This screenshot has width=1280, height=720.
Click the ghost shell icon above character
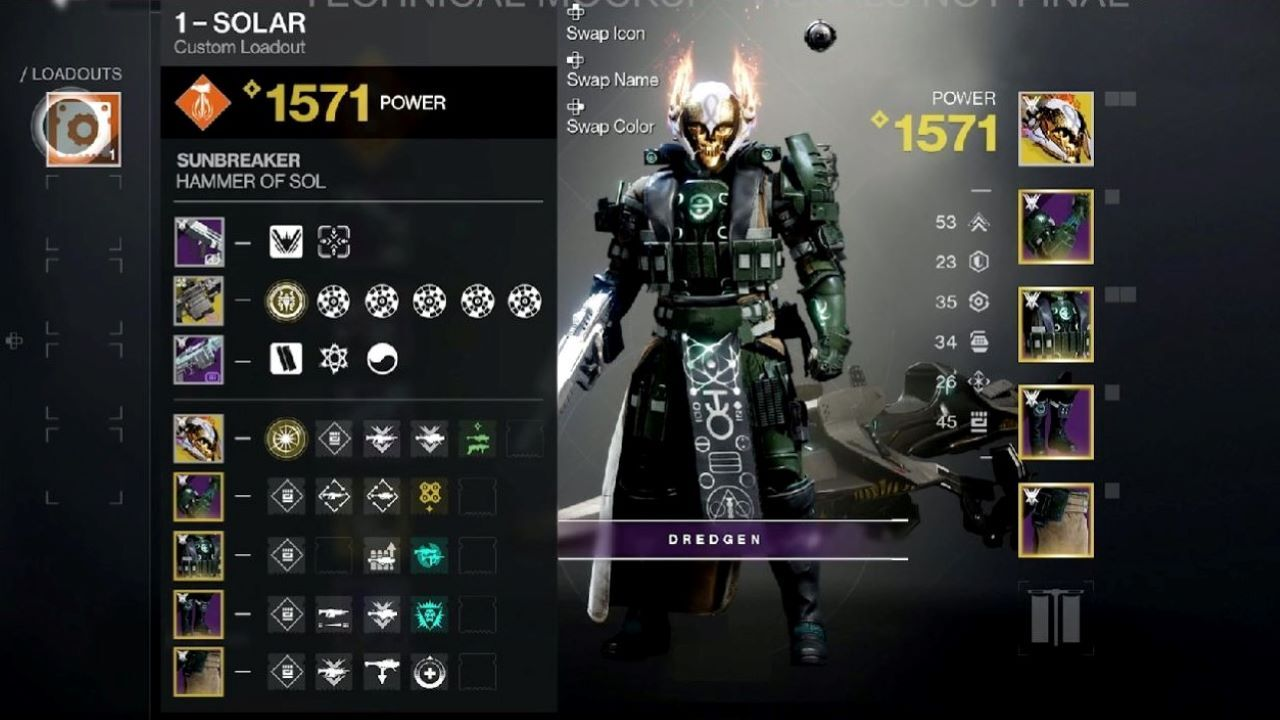819,37
